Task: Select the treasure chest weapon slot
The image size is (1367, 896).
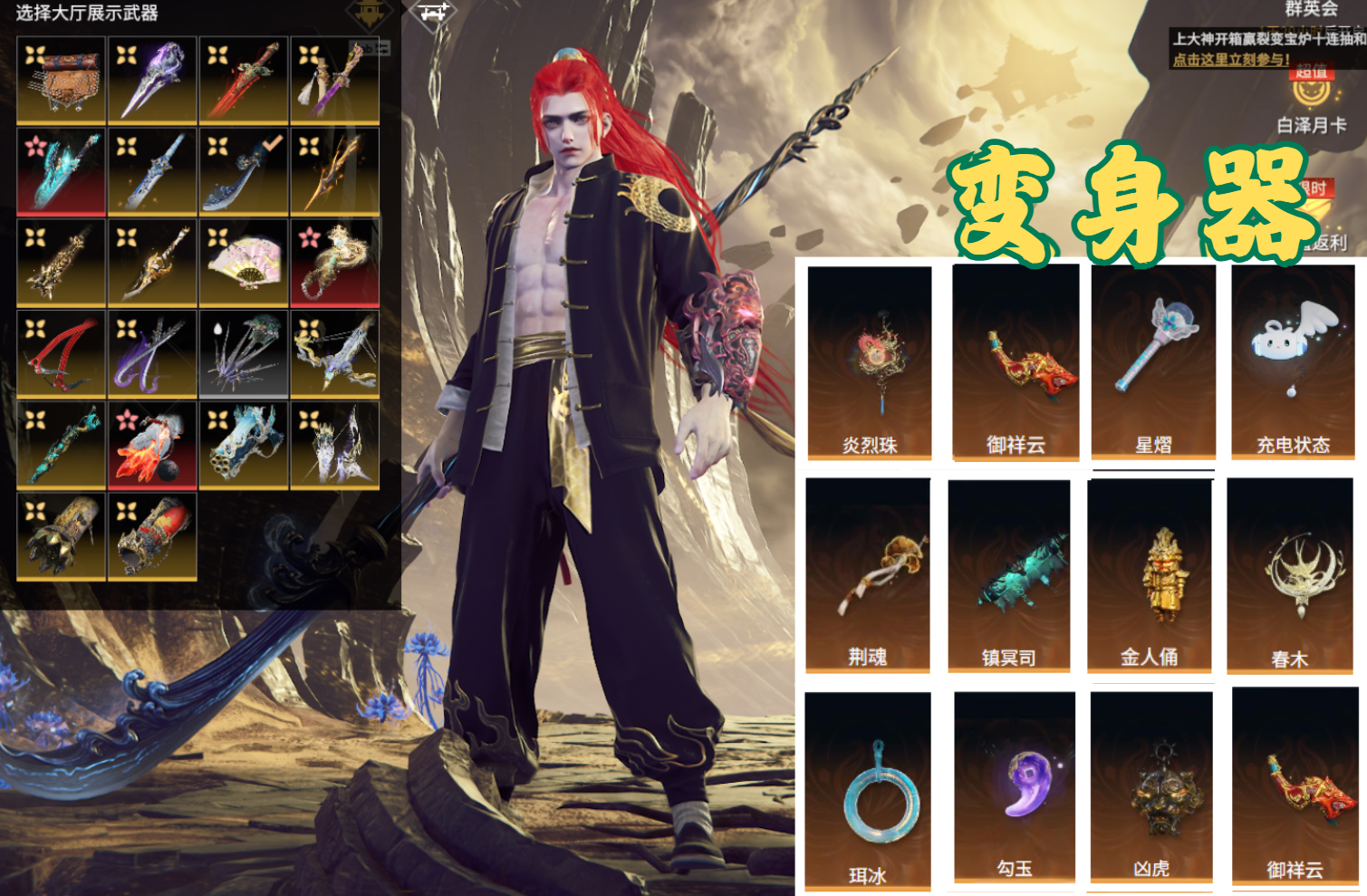Action: pyautogui.click(x=62, y=81)
